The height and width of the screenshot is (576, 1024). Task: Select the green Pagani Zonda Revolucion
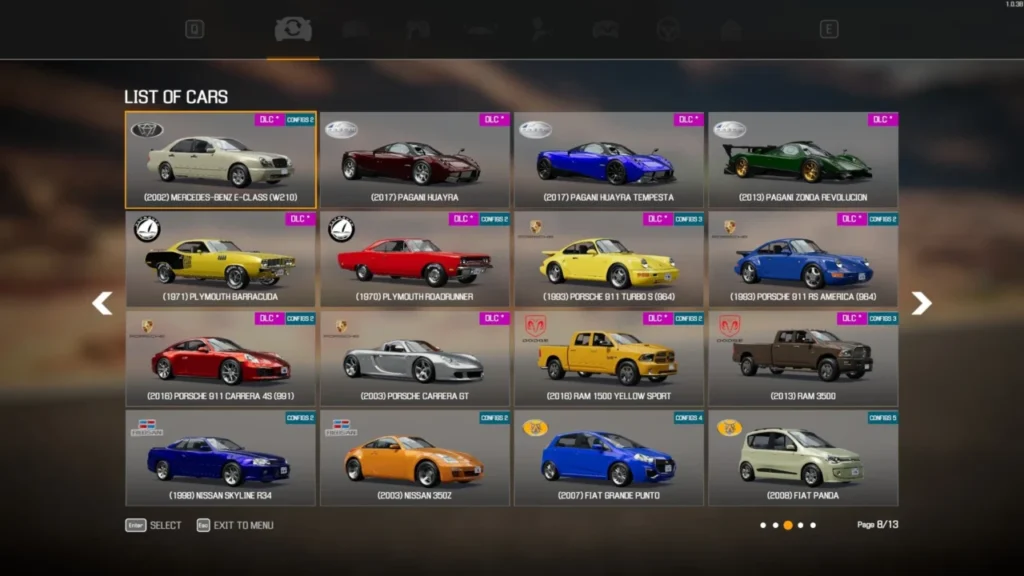pos(803,160)
